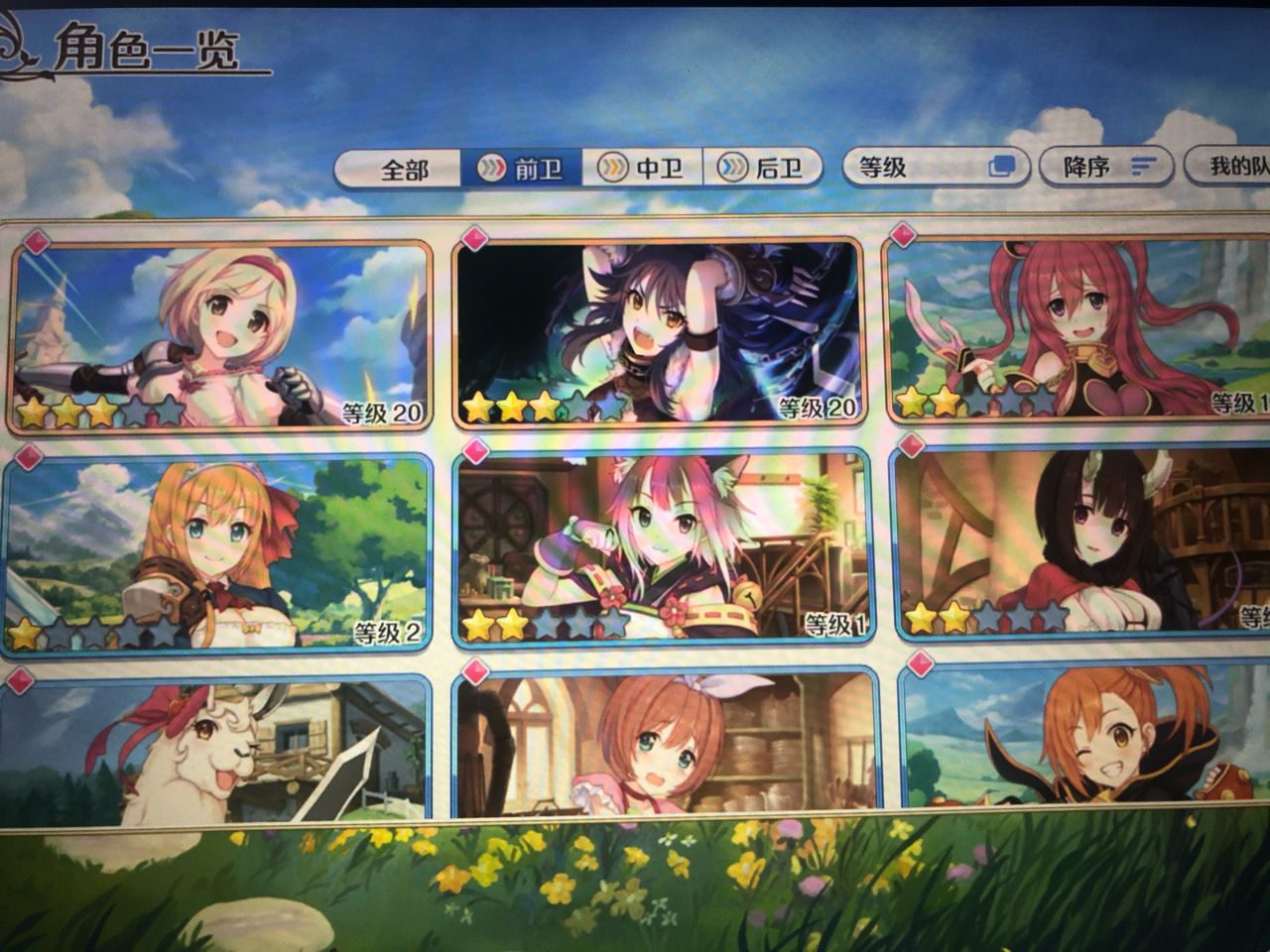Select the 前卫 front-row tab
The height and width of the screenshot is (952, 1270).
(x=522, y=169)
